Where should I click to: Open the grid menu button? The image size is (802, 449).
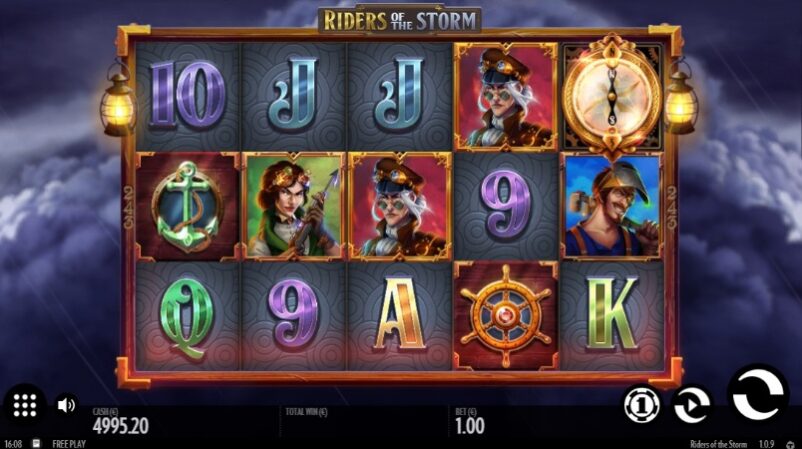[x=26, y=405]
